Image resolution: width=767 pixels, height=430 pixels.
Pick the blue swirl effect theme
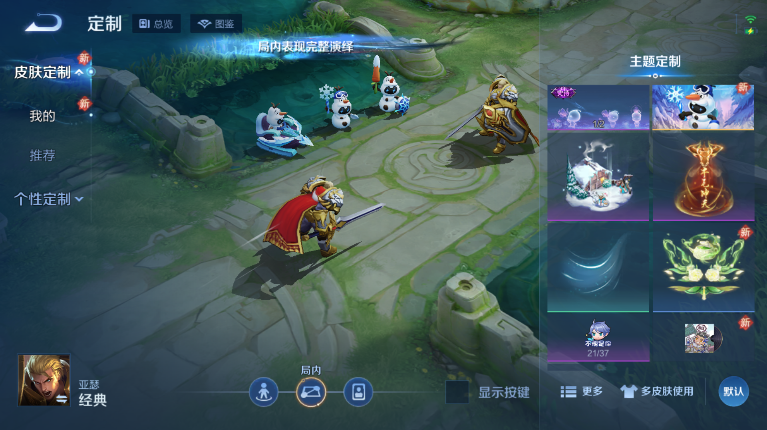pos(598,267)
